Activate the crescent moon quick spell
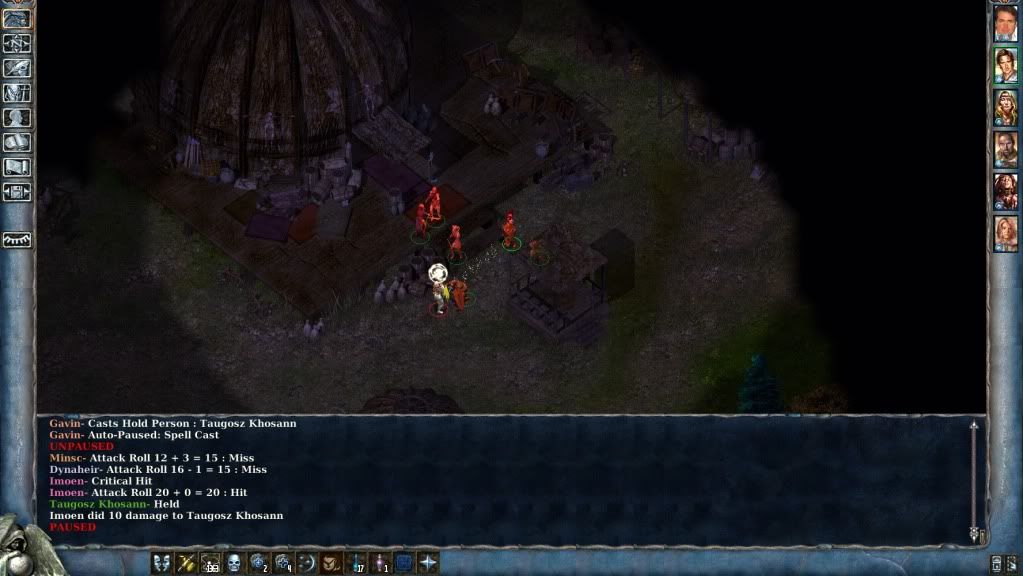 [306, 563]
